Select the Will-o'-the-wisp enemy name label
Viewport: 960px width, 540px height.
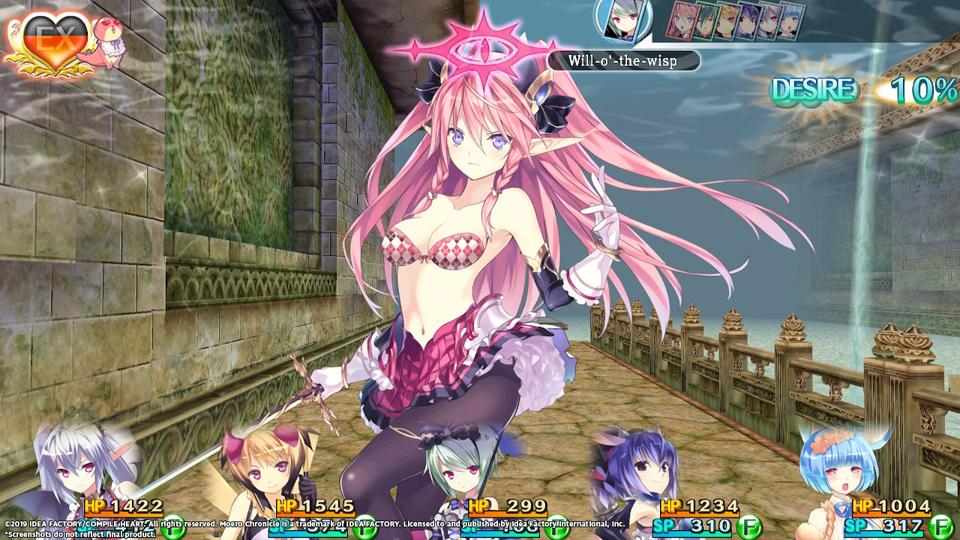coord(622,60)
